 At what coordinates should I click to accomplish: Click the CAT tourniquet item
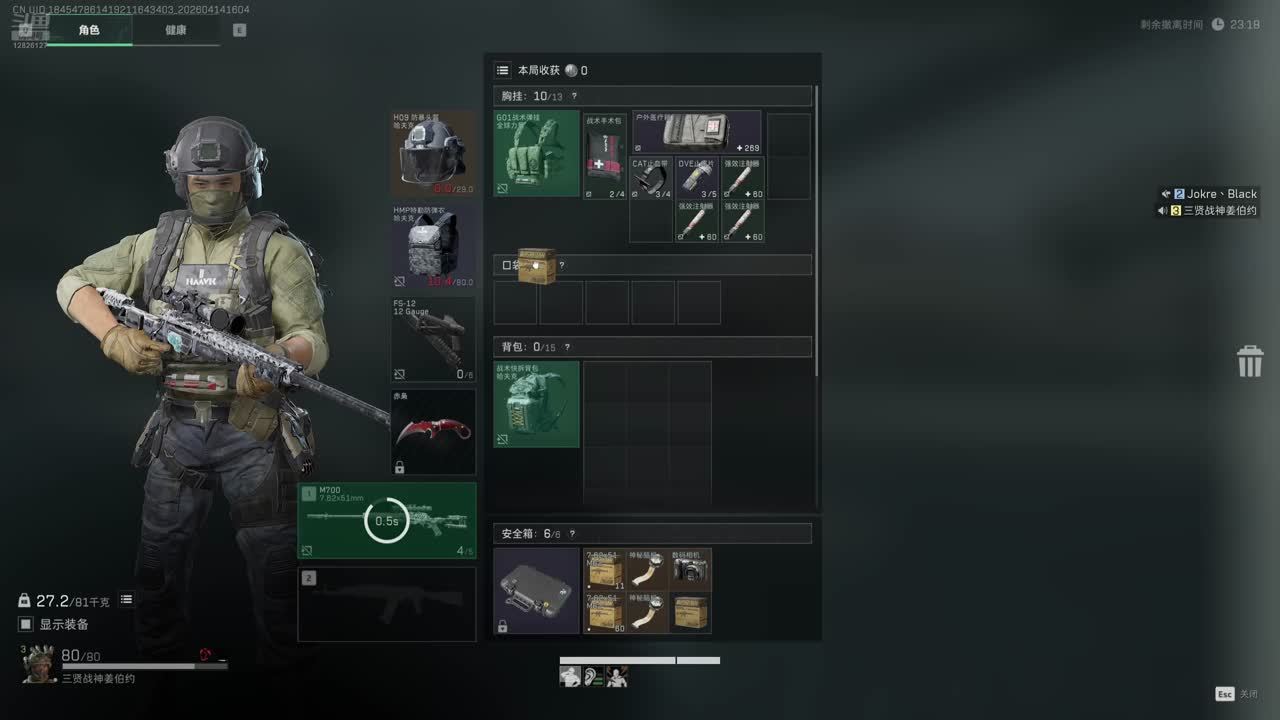click(651, 178)
